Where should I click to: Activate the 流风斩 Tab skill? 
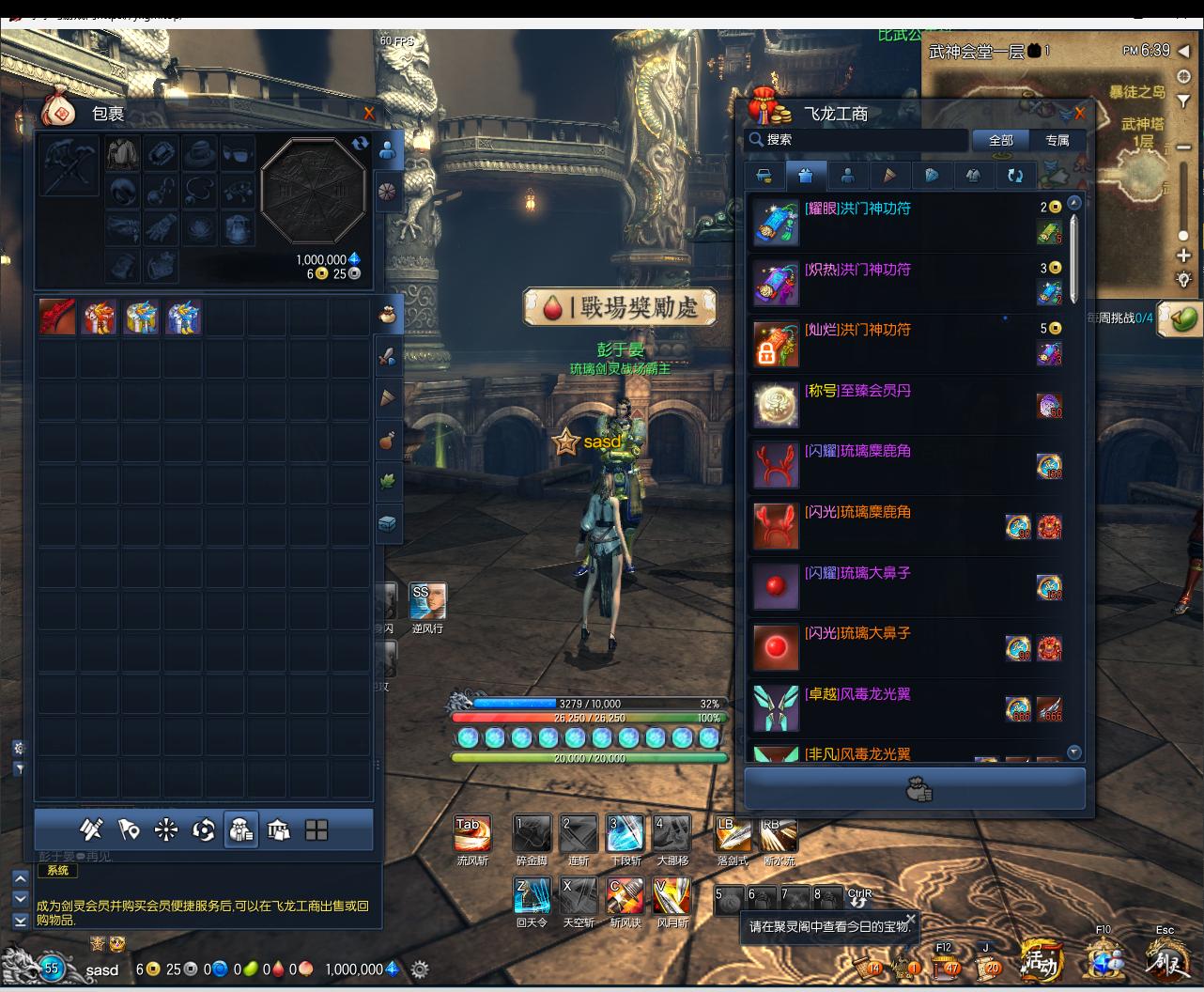[x=471, y=834]
